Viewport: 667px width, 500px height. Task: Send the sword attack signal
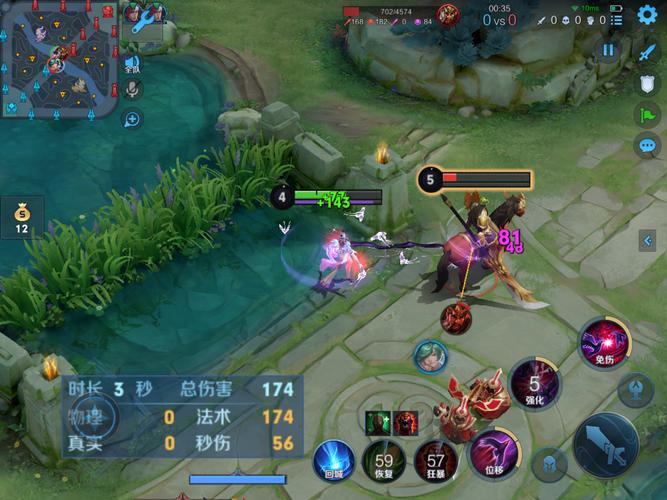coord(646,53)
